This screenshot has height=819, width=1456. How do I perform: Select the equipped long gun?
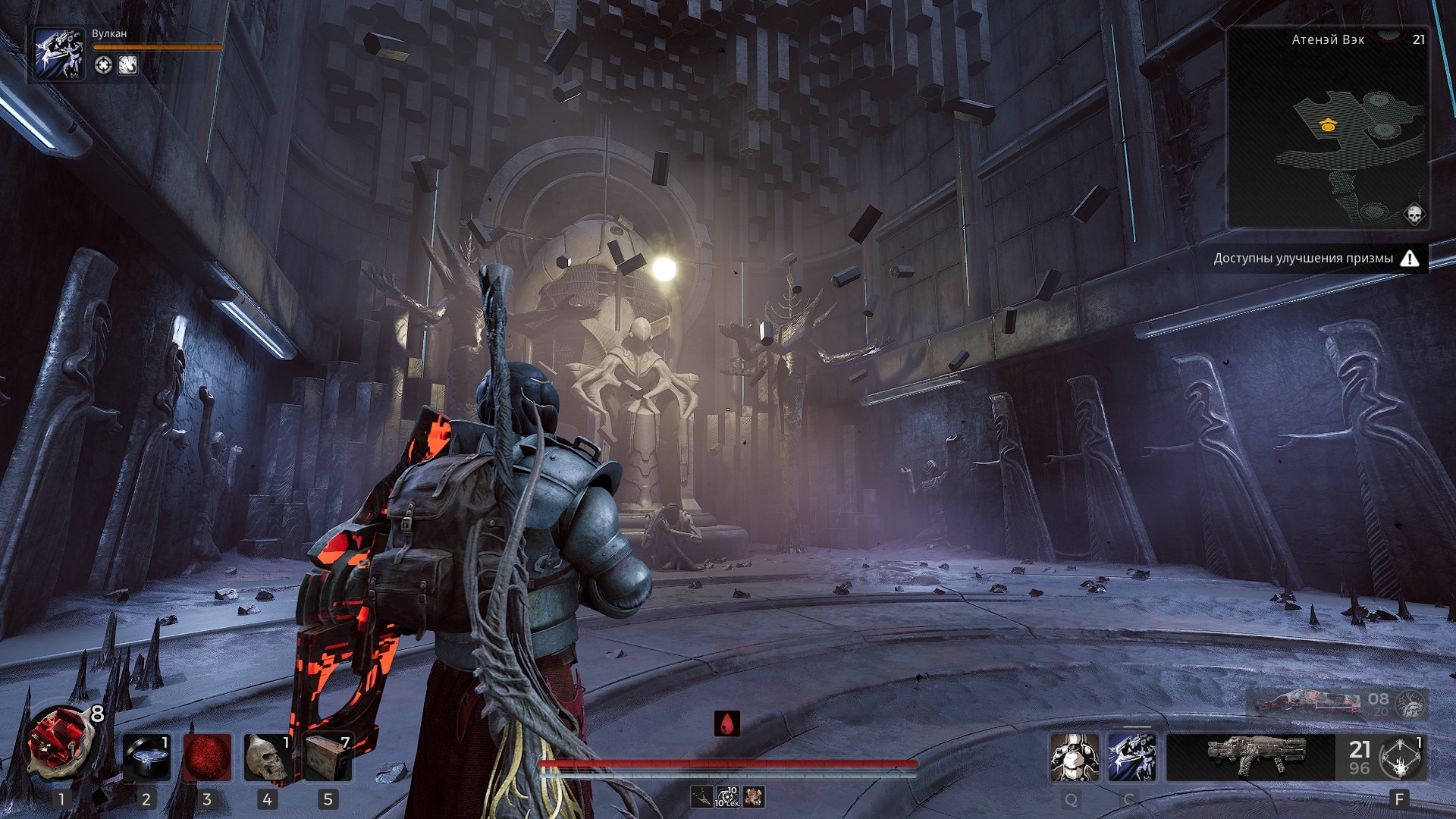tap(1250, 757)
